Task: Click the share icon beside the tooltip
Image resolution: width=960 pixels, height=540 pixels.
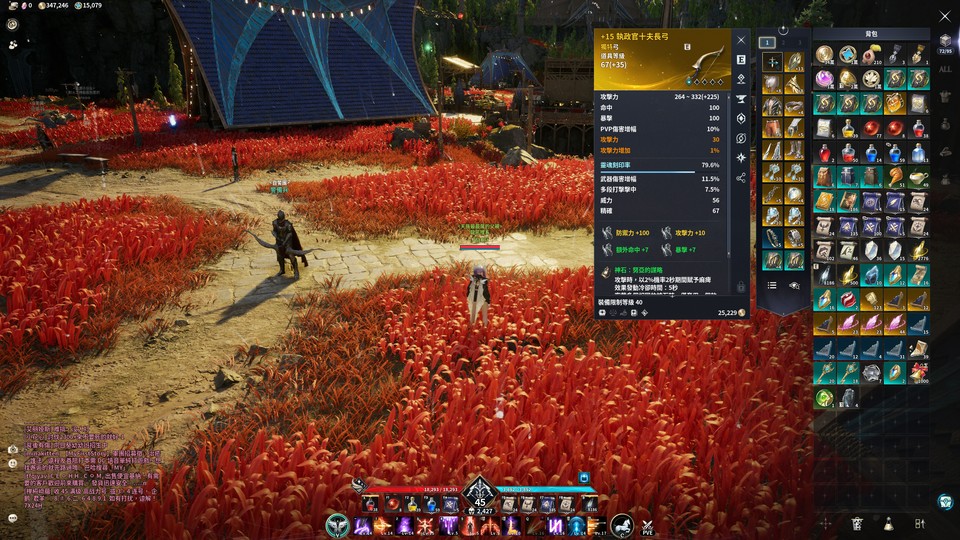Action: click(x=741, y=178)
